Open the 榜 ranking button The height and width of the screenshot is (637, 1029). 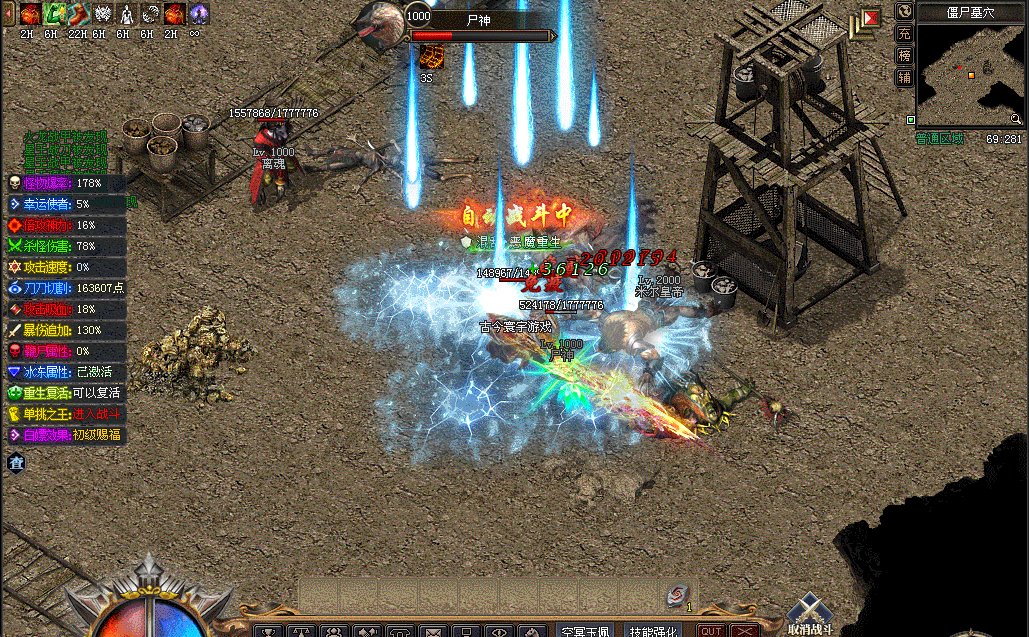(x=904, y=55)
